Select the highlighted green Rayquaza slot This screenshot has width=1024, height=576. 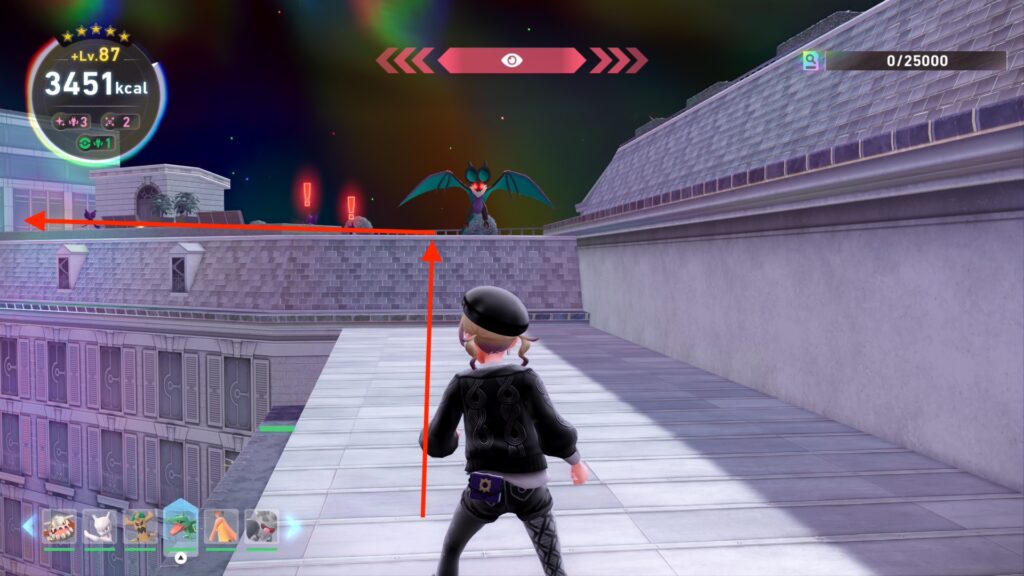tap(180, 526)
